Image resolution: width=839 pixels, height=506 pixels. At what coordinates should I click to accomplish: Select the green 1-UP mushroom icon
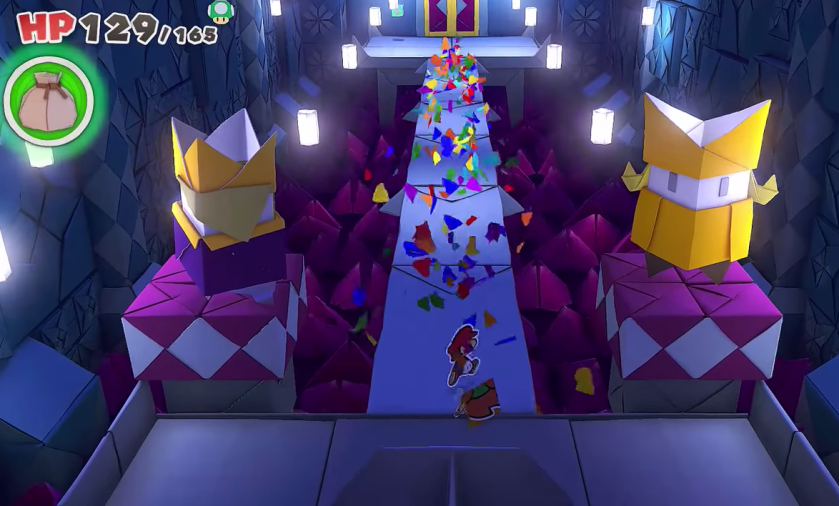point(220,12)
